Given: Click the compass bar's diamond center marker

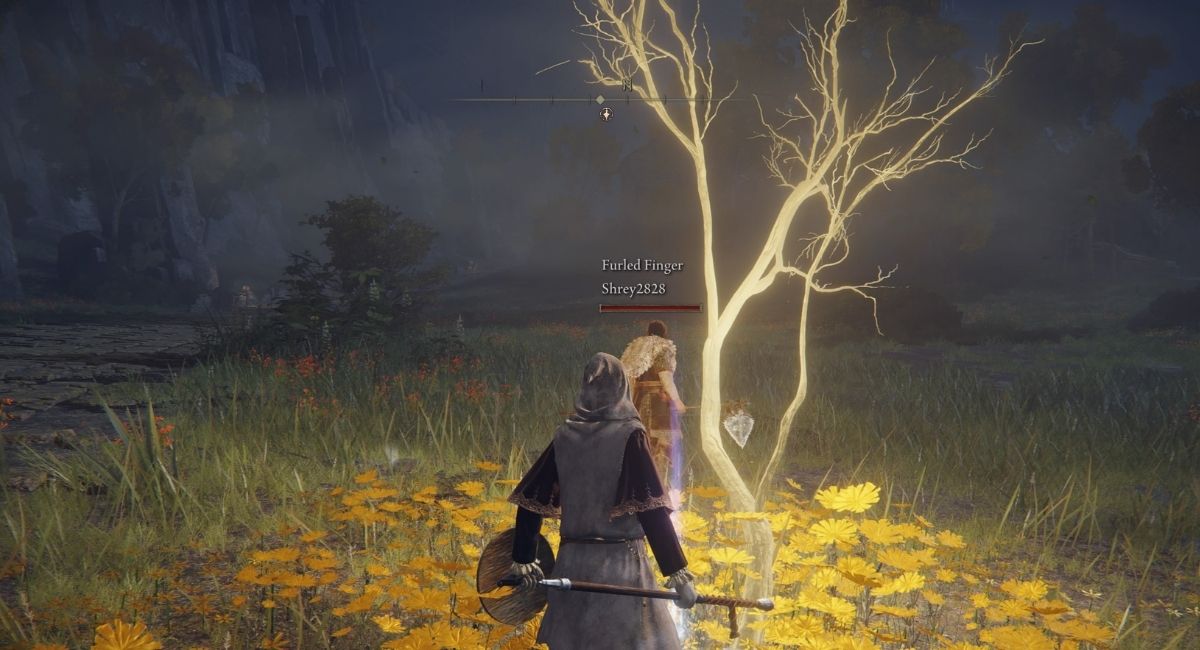Looking at the screenshot, I should 600,99.
